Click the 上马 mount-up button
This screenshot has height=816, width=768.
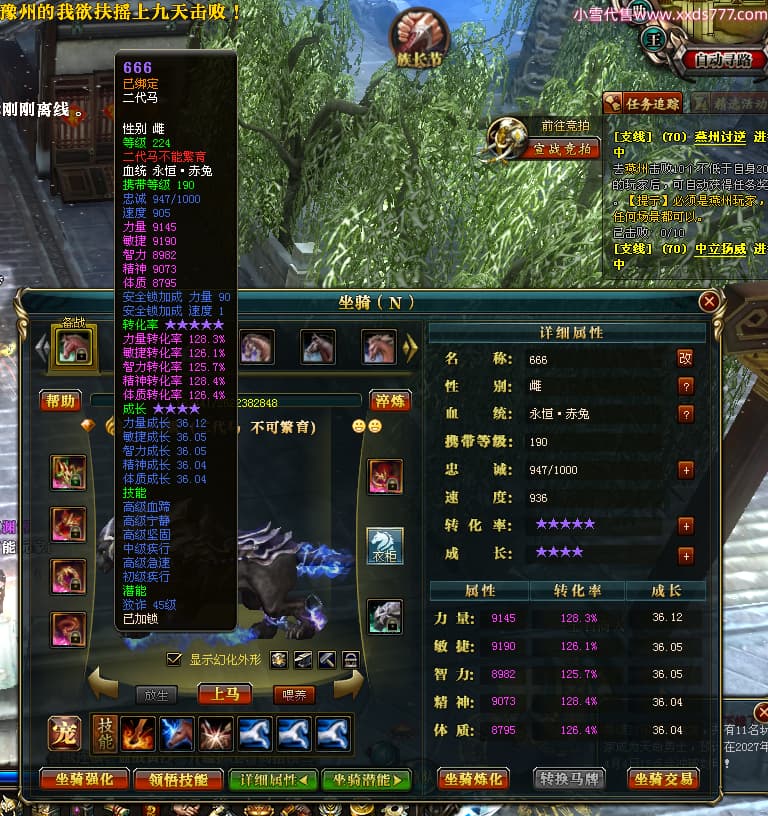225,693
